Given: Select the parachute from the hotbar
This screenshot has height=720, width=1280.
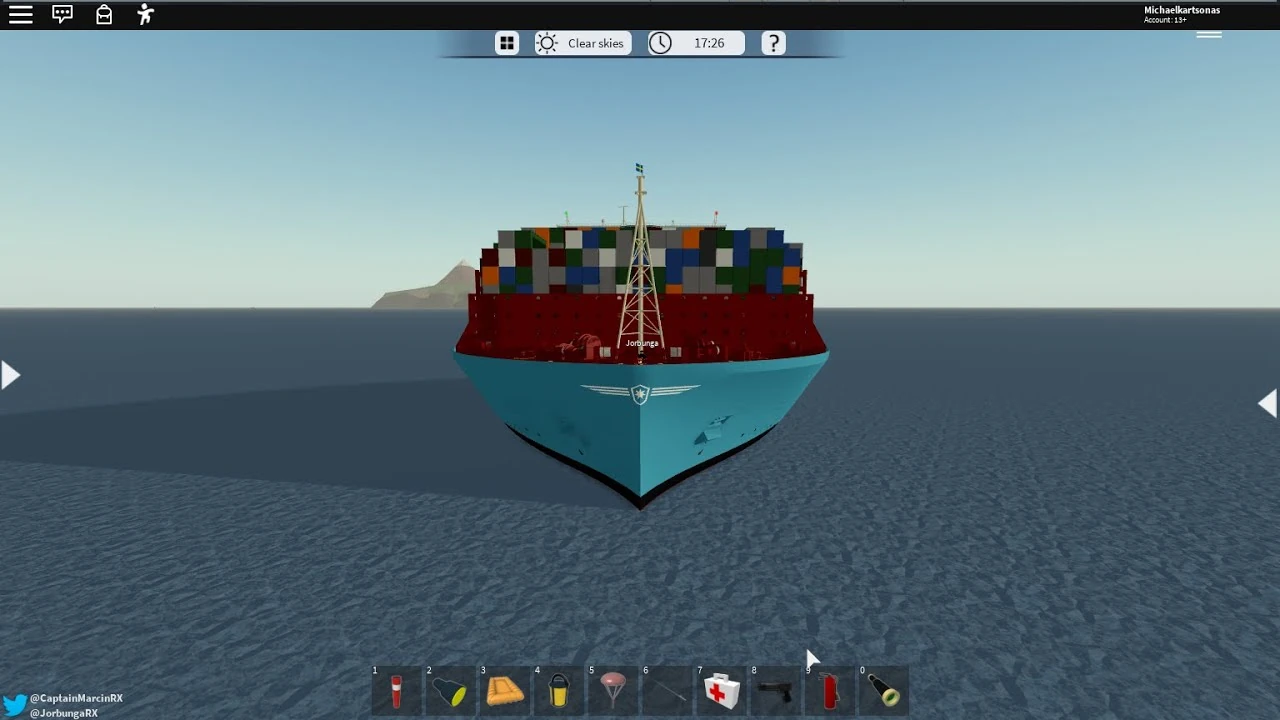Looking at the screenshot, I should pos(612,691).
